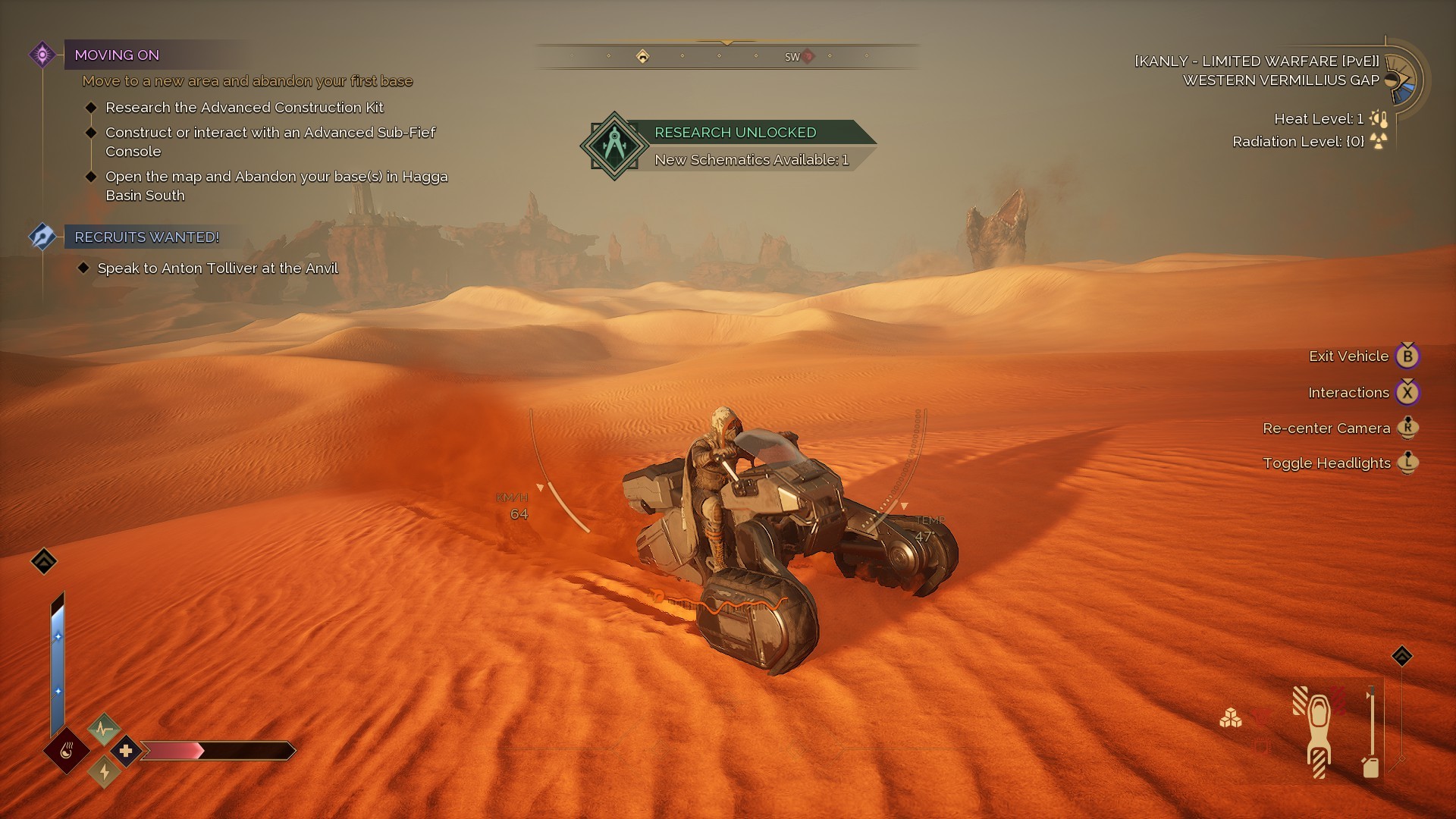Select the lightning power icon

click(104, 773)
